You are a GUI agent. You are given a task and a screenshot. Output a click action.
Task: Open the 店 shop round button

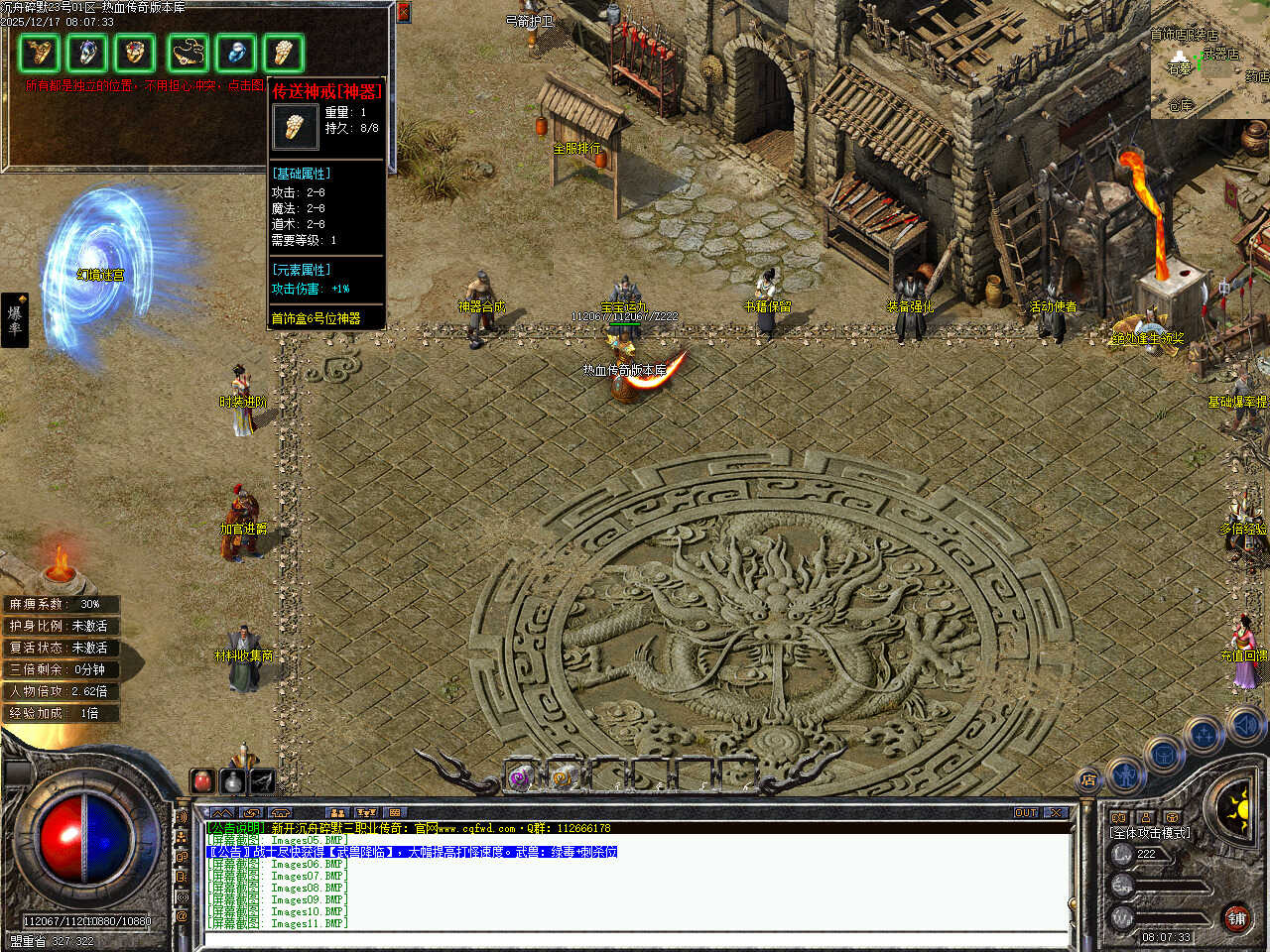pos(1088,780)
